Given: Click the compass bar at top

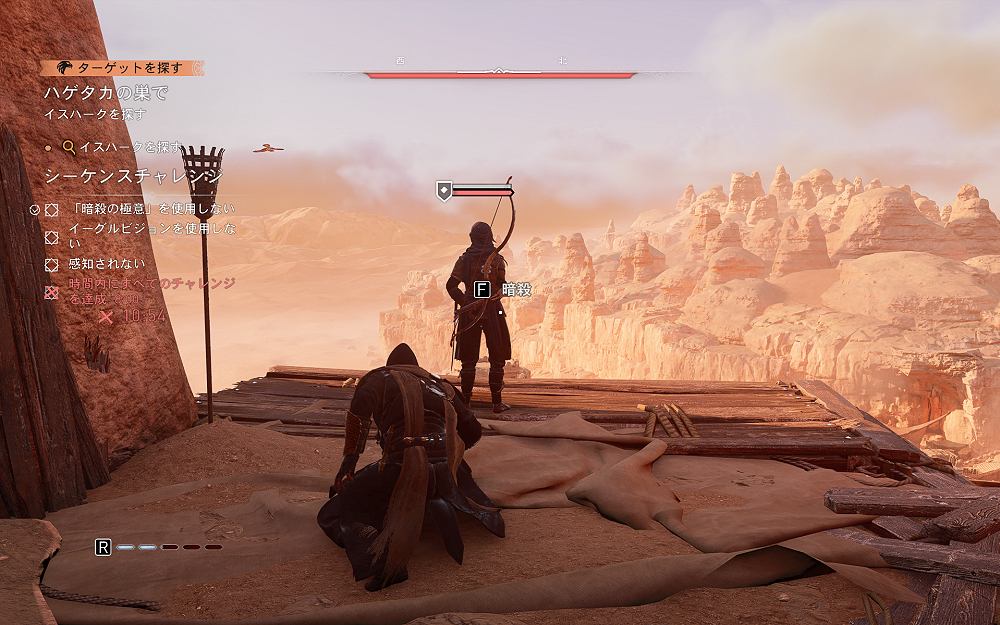Looking at the screenshot, I should (x=500, y=73).
